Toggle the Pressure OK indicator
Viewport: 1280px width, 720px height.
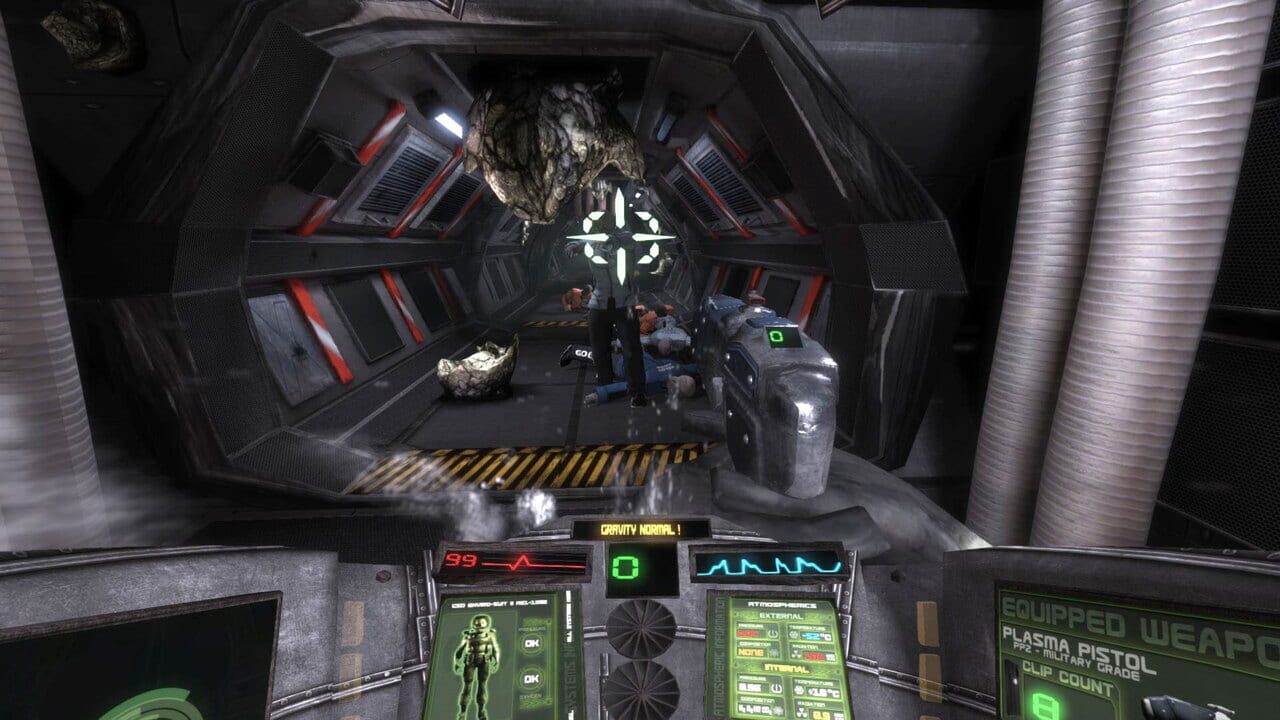coord(532,643)
